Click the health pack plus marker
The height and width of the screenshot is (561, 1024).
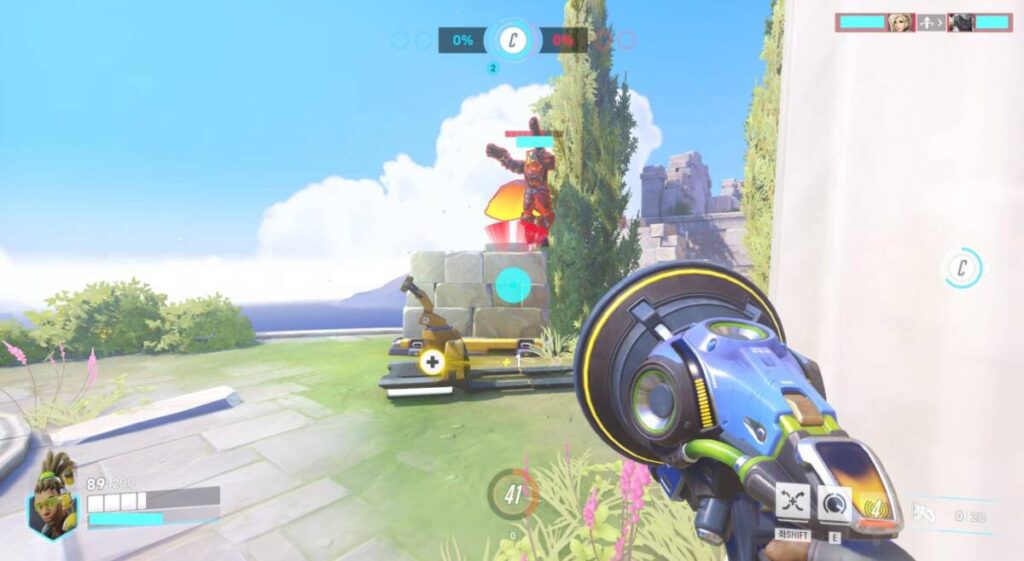[432, 362]
